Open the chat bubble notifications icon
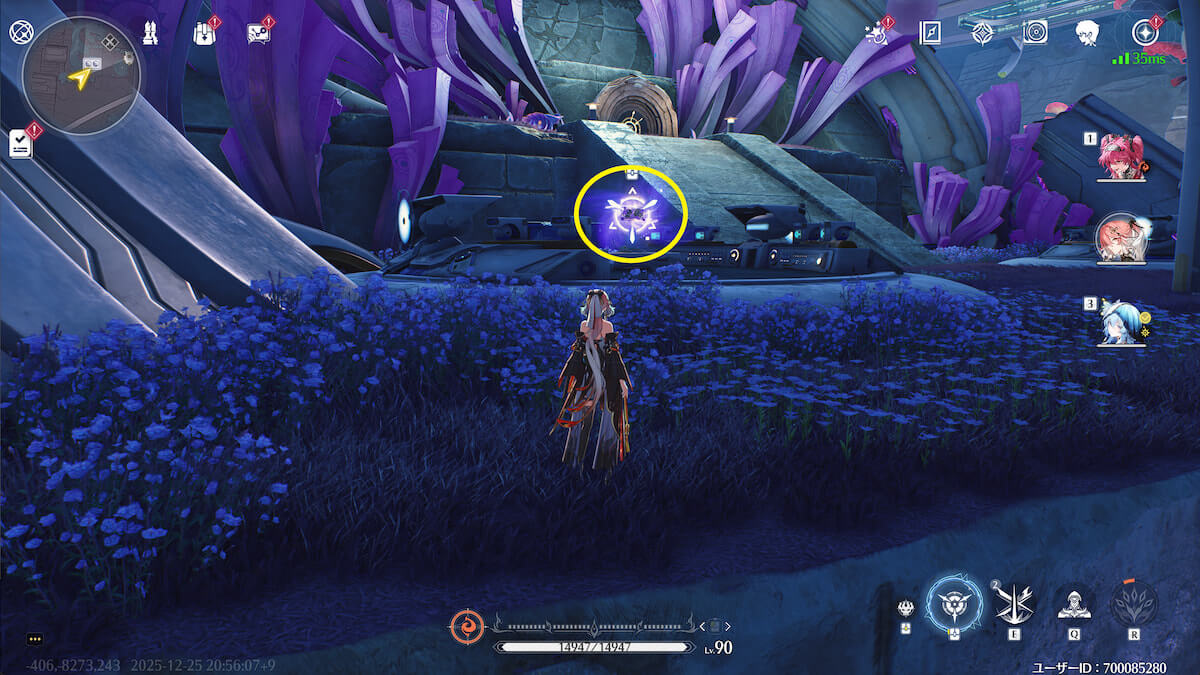Screen dimensions: 1200x675 258,33
